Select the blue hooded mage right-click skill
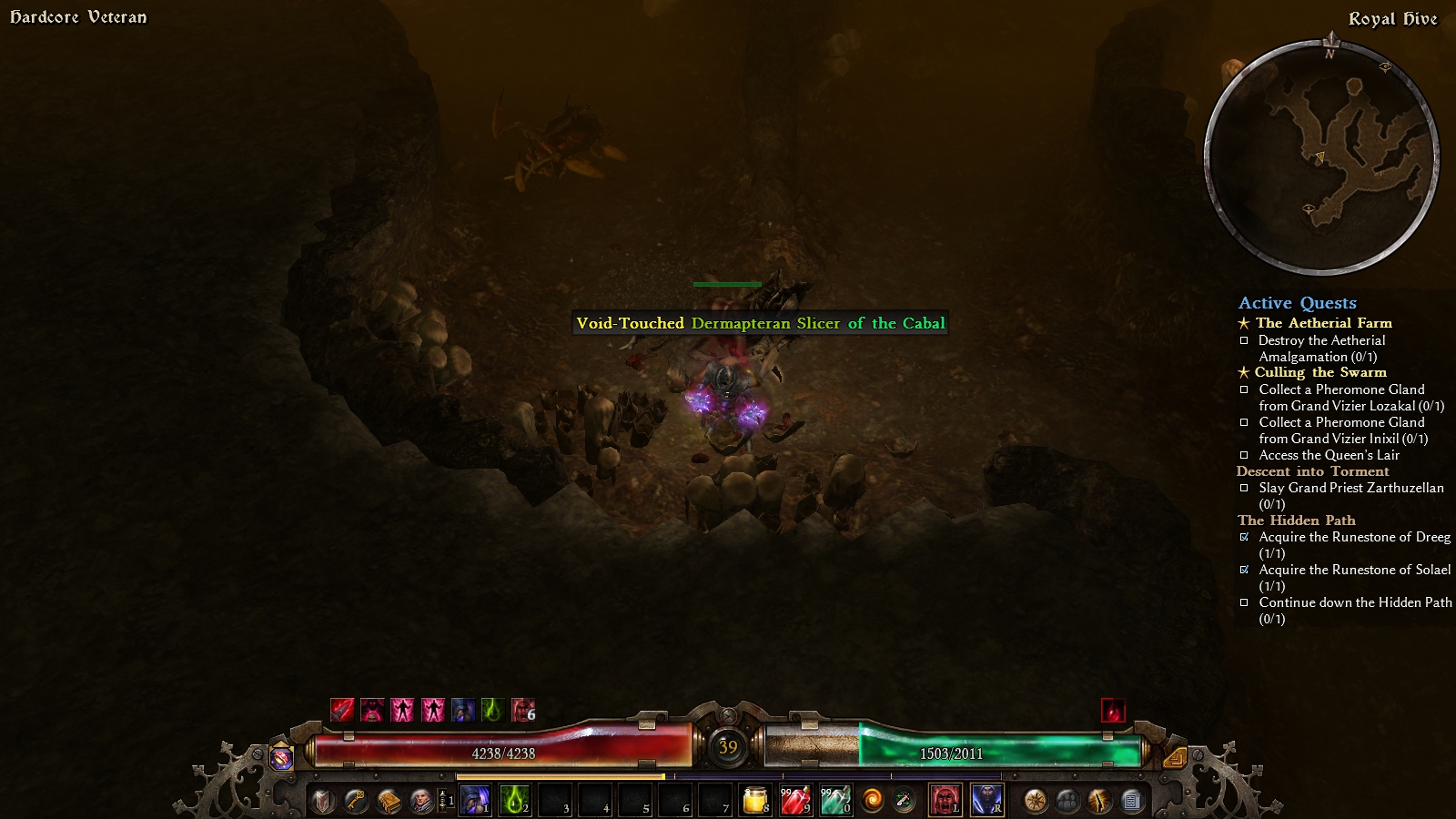This screenshot has width=1456, height=819. 986,800
